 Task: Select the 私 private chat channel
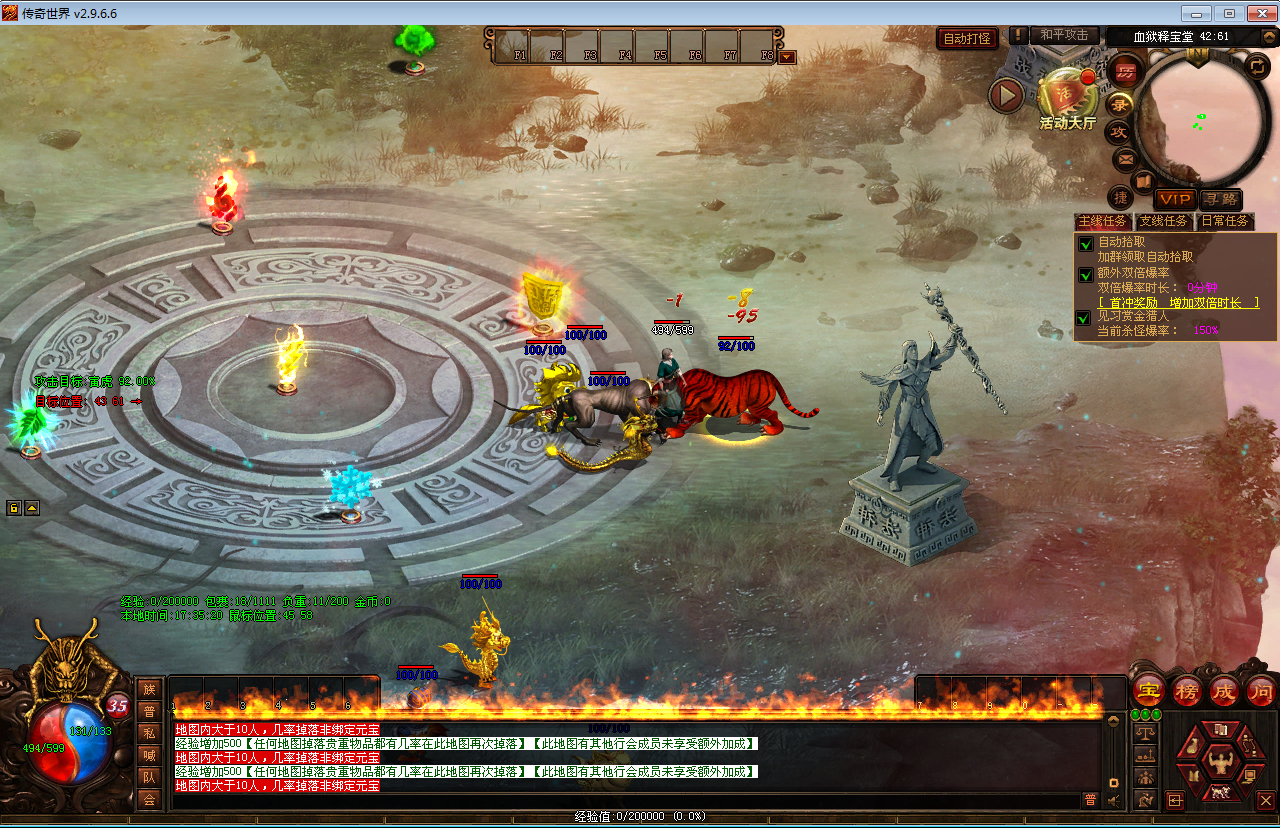click(x=149, y=732)
